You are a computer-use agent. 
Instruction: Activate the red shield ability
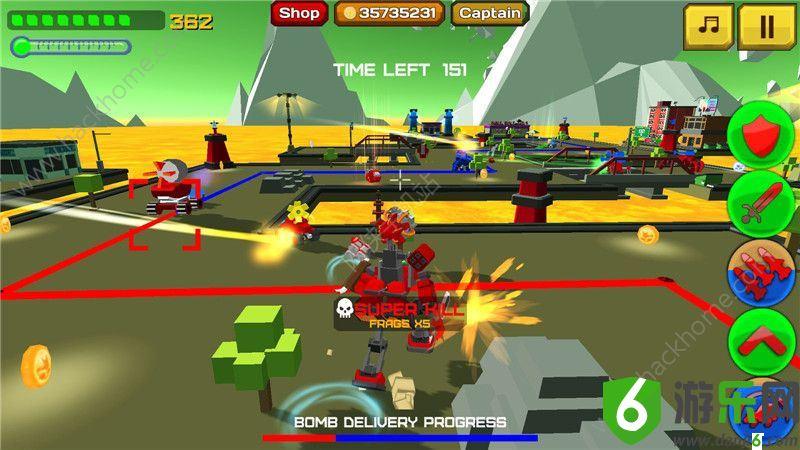click(x=761, y=133)
